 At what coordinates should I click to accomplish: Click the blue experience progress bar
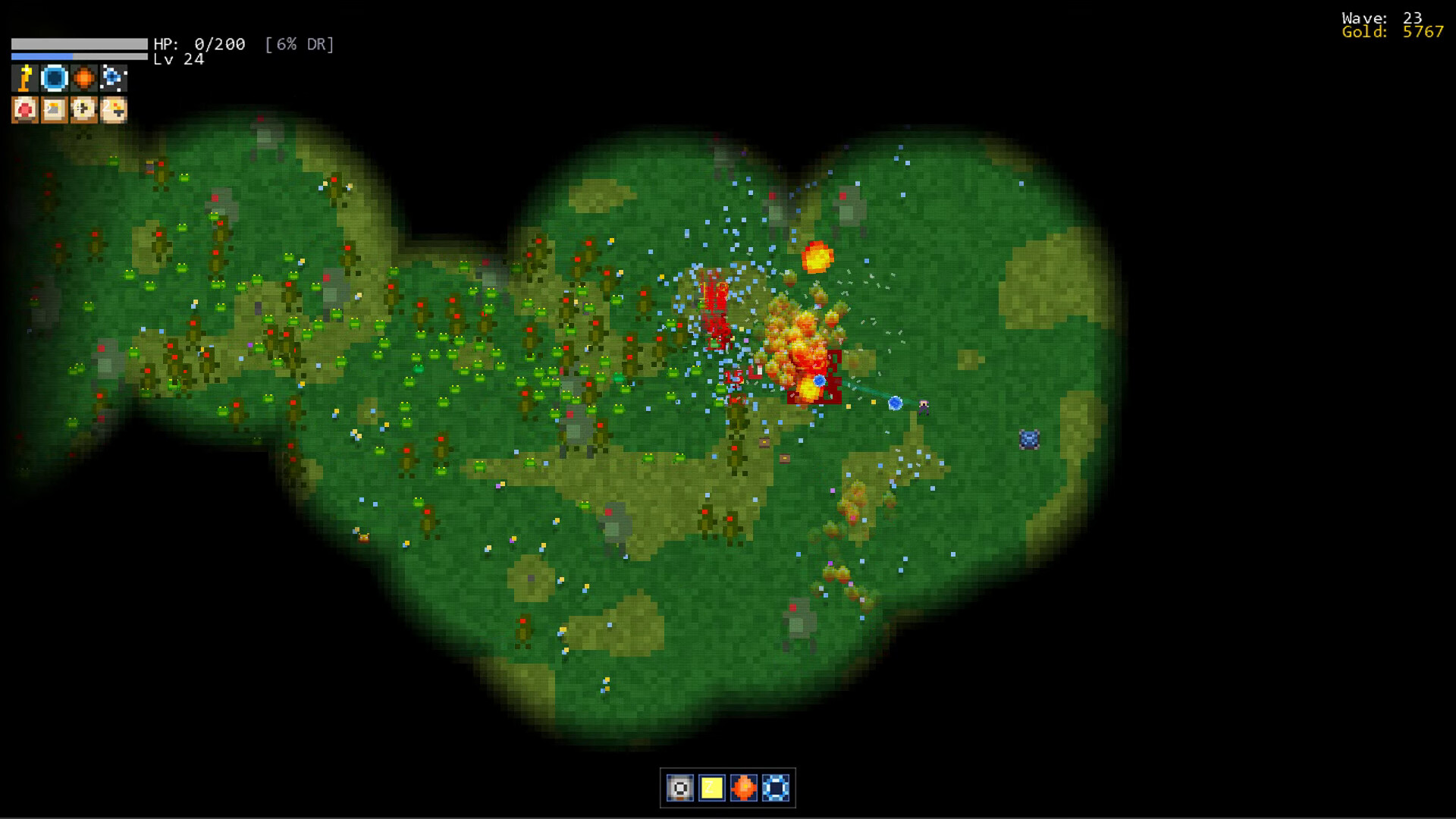tap(78, 56)
